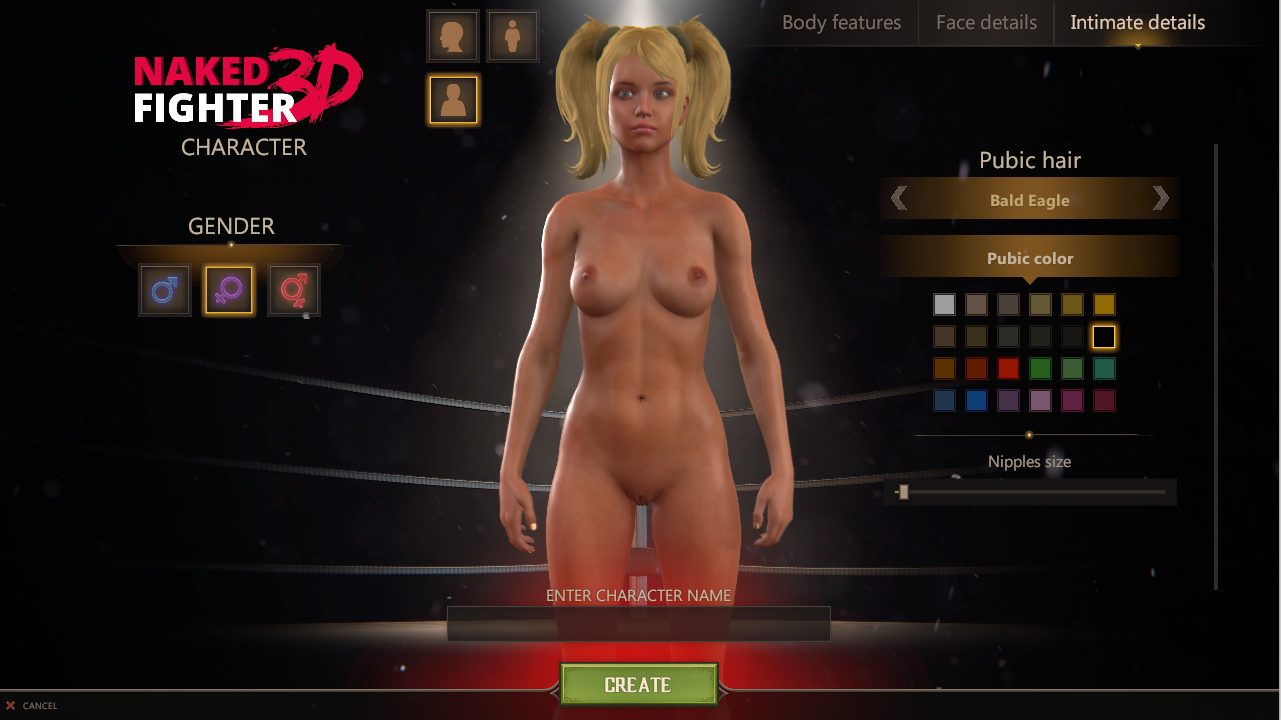
Task: Select the bust portrait view icon
Action: [453, 99]
